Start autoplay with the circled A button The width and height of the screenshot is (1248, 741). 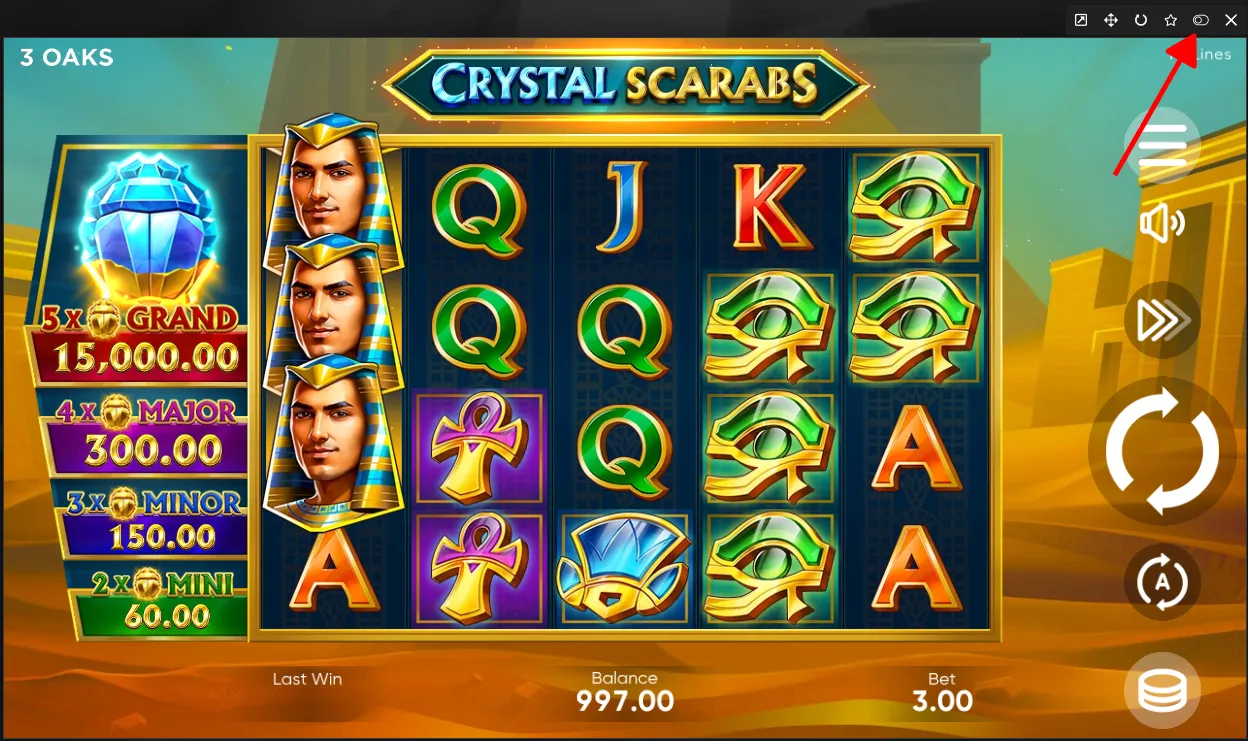(1162, 581)
